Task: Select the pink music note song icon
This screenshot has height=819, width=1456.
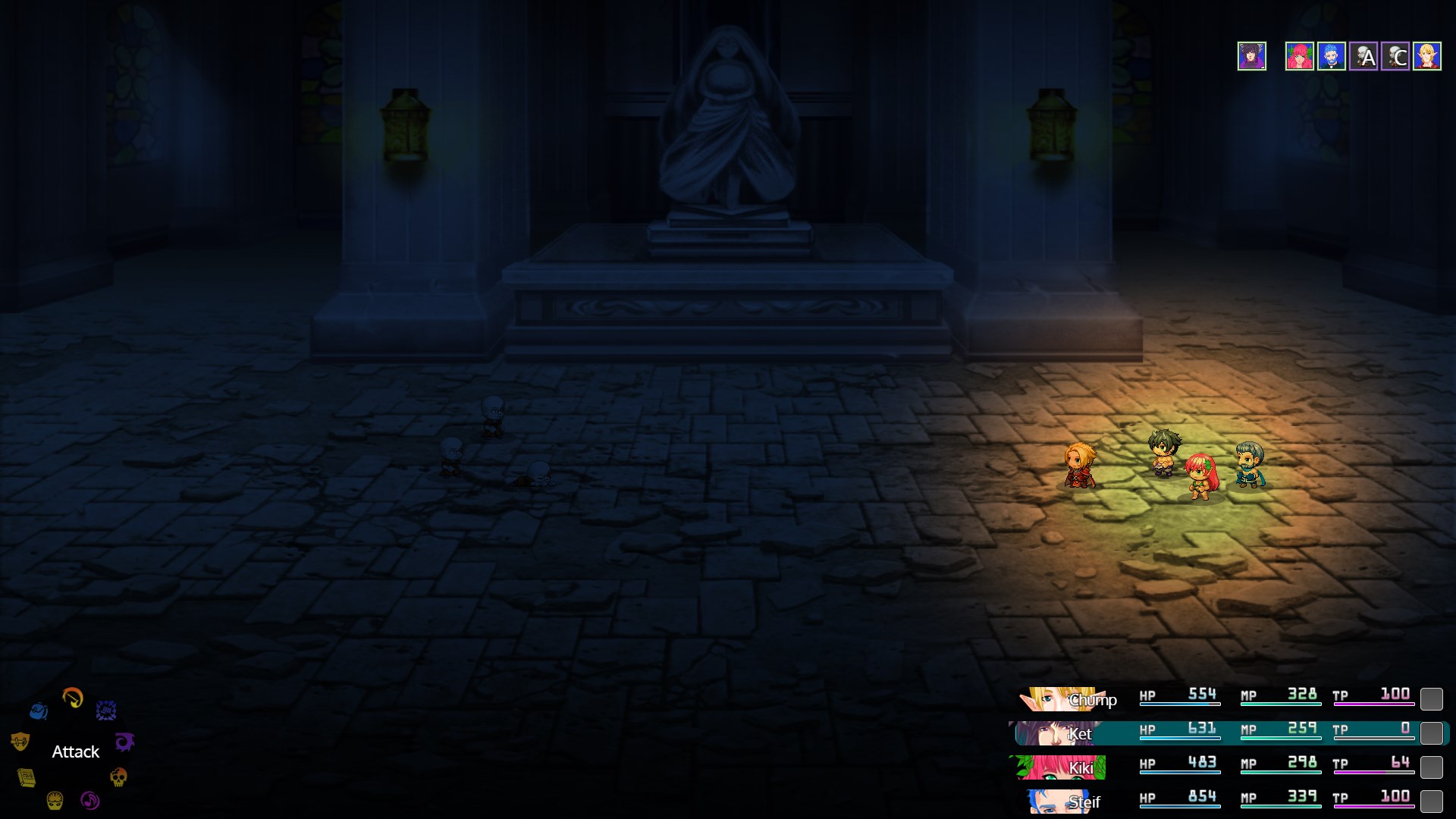Action: coord(89,800)
